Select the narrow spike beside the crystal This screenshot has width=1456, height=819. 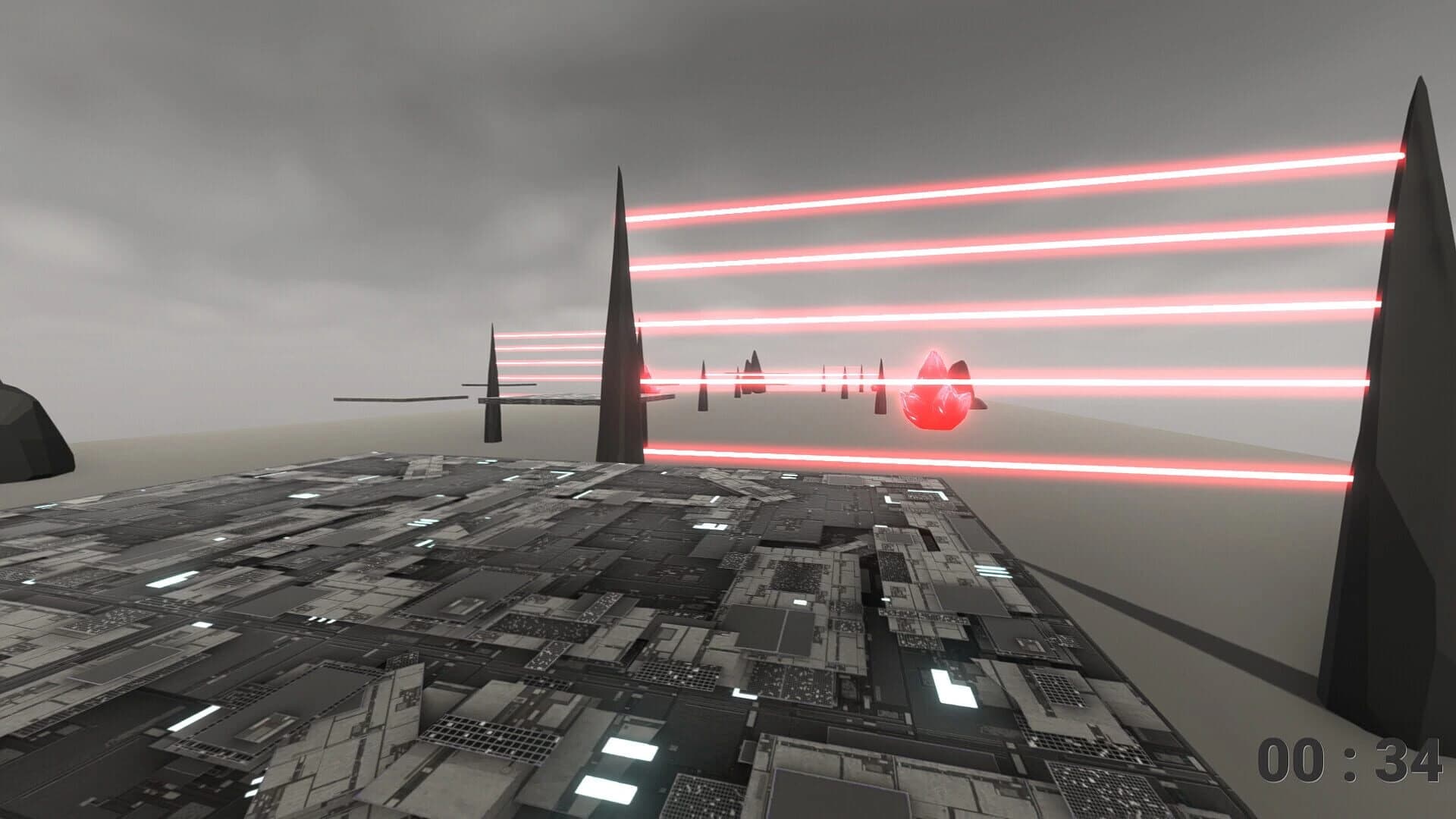[x=880, y=387]
